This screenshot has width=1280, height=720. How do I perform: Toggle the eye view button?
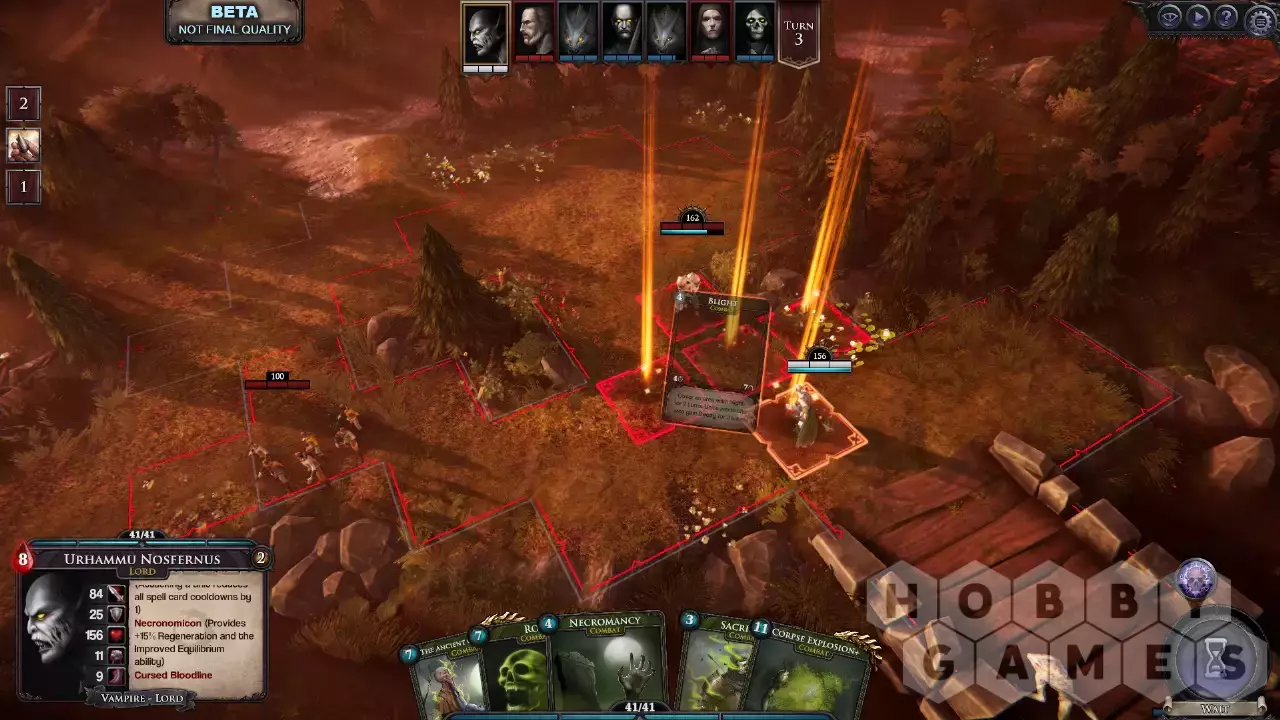1169,17
